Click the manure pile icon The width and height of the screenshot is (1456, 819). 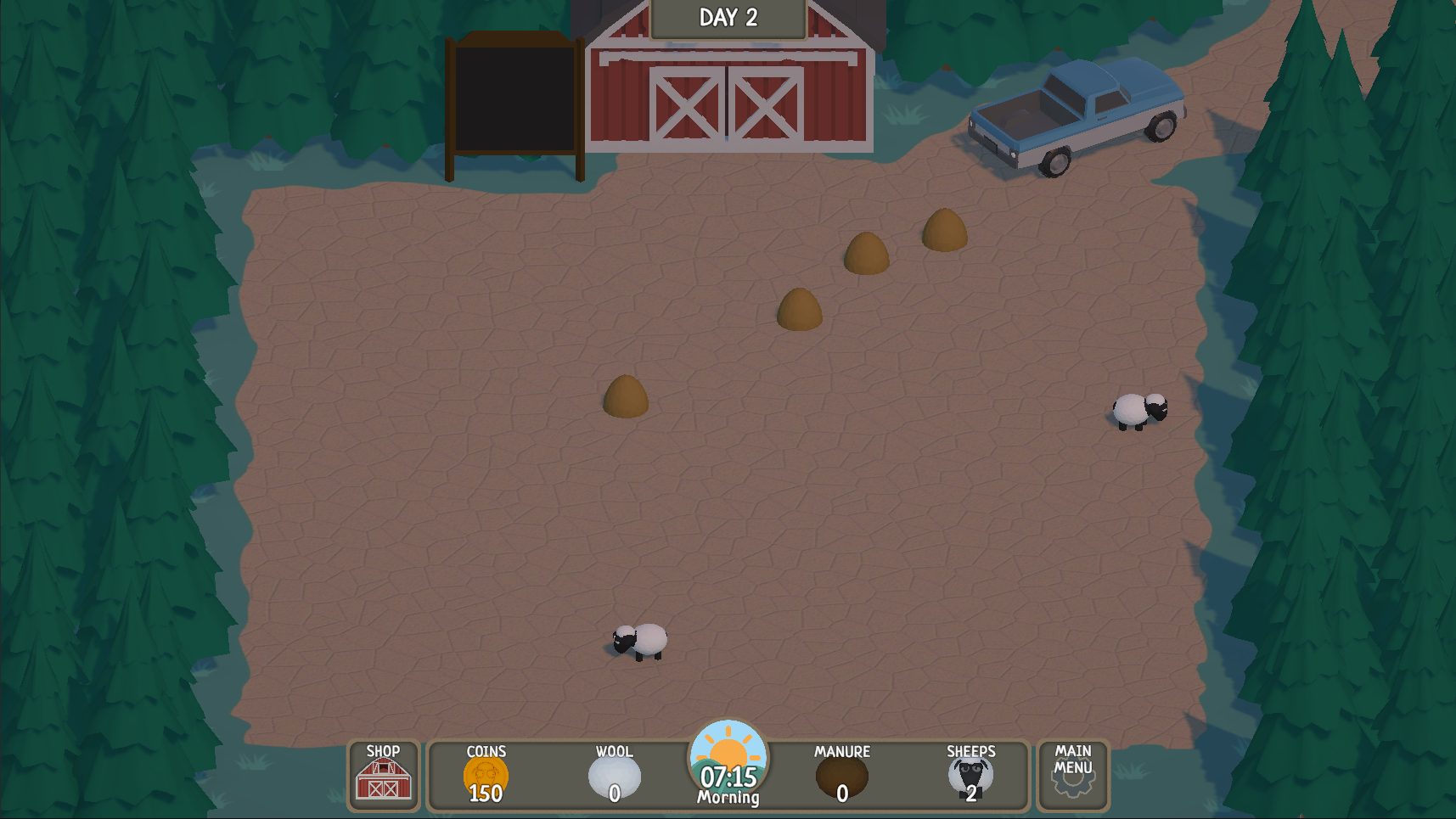point(842,775)
